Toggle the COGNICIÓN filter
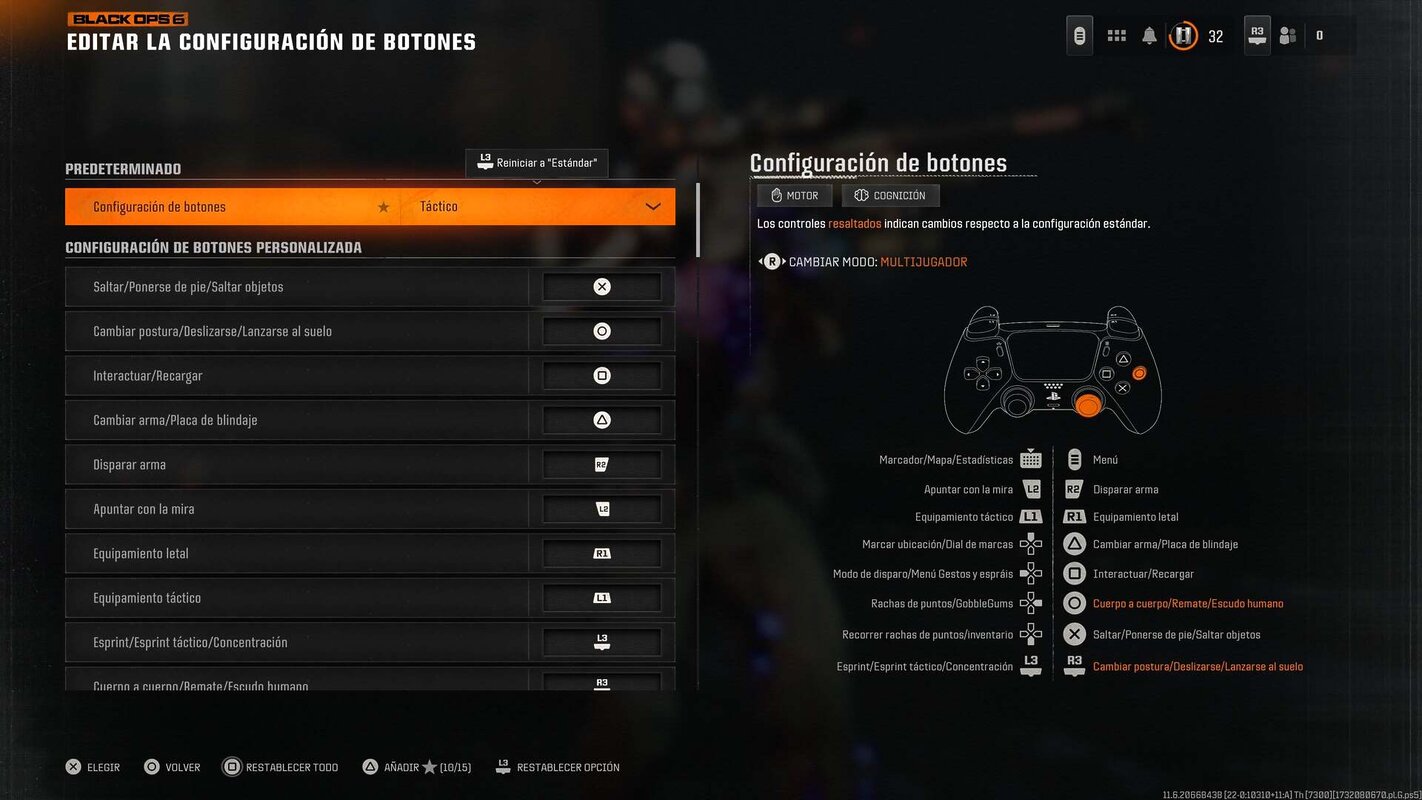The width and height of the screenshot is (1422, 800). [x=890, y=195]
